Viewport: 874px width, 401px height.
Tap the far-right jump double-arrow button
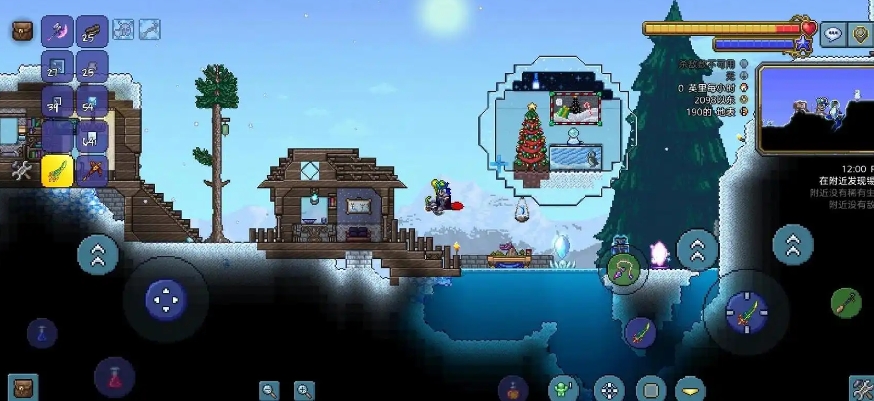point(793,243)
